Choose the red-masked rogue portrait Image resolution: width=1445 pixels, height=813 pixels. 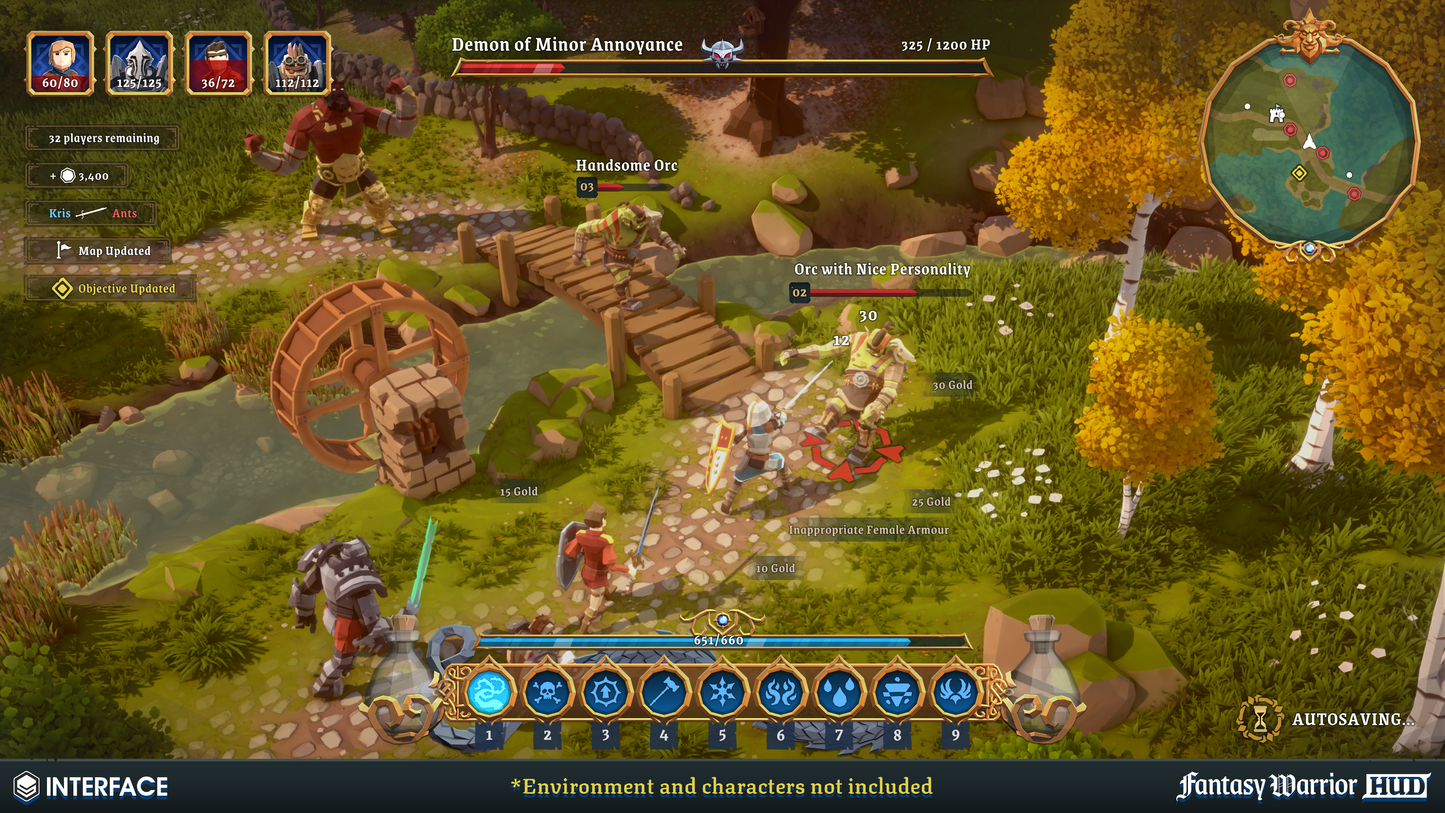coord(218,63)
